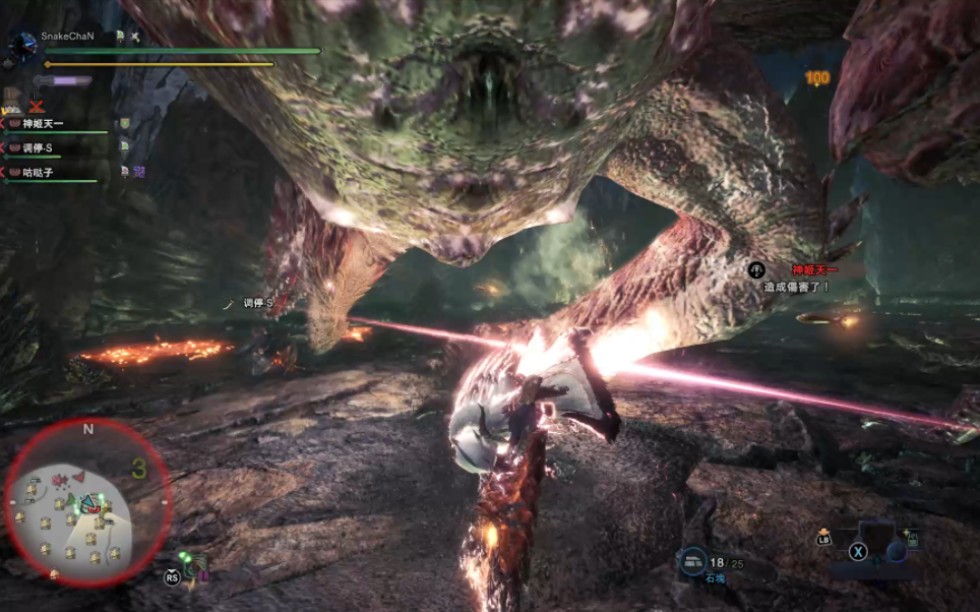The height and width of the screenshot is (612, 980).
Task: Open the circular minimap
Action: tap(87, 502)
